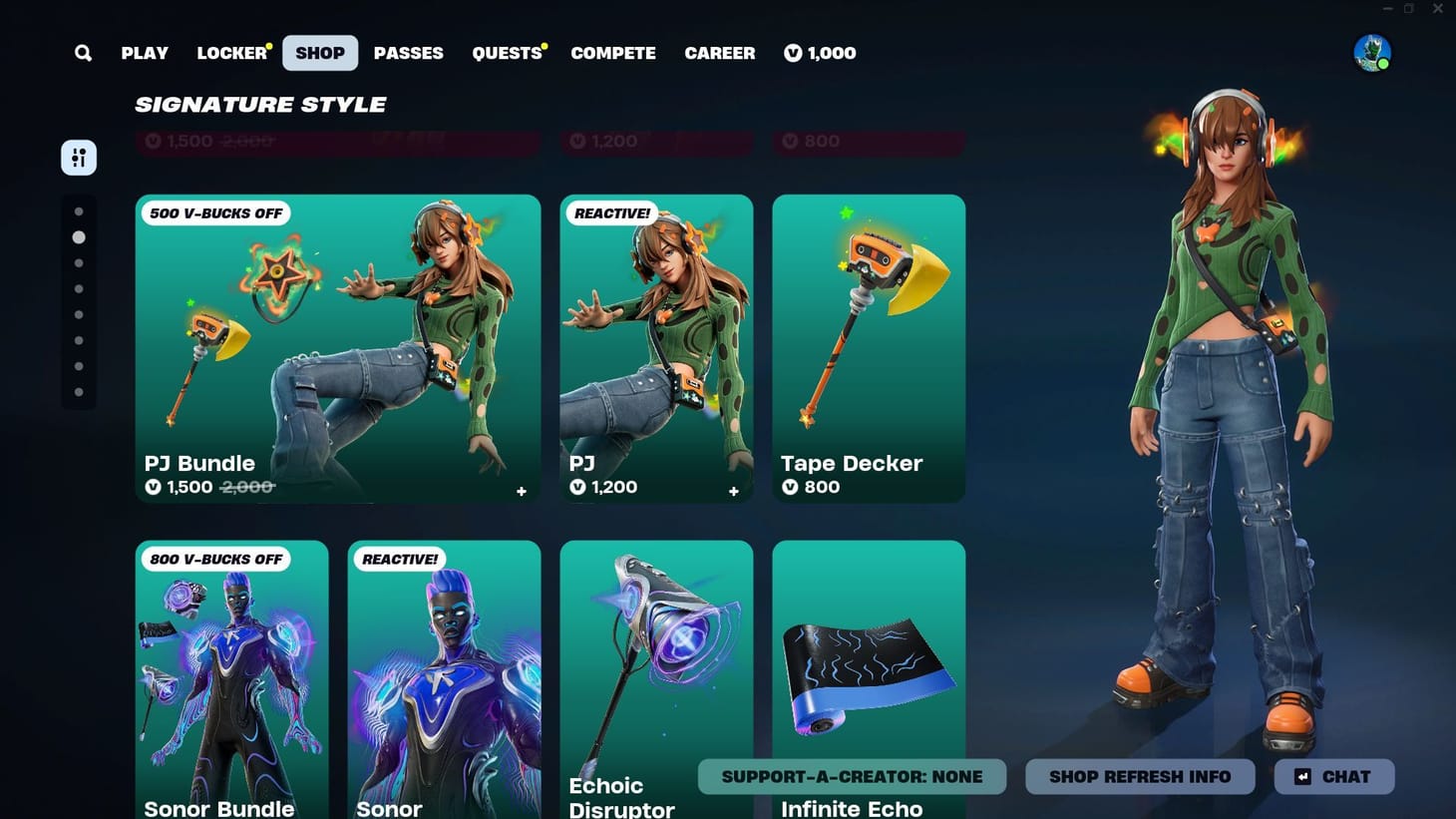The width and height of the screenshot is (1456, 819).
Task: Expand PJ Bundle details with its plus icon
Action: pyautogui.click(x=521, y=491)
